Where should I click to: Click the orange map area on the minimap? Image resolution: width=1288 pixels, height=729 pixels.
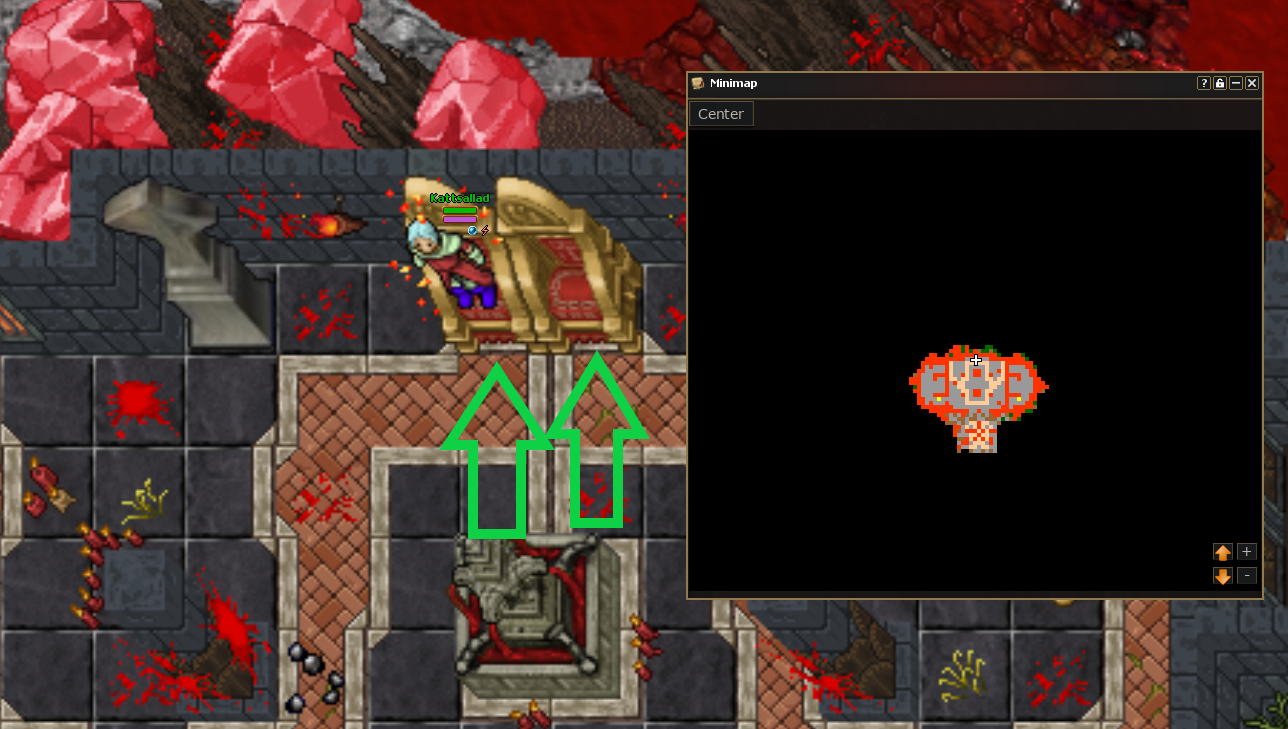(x=976, y=396)
